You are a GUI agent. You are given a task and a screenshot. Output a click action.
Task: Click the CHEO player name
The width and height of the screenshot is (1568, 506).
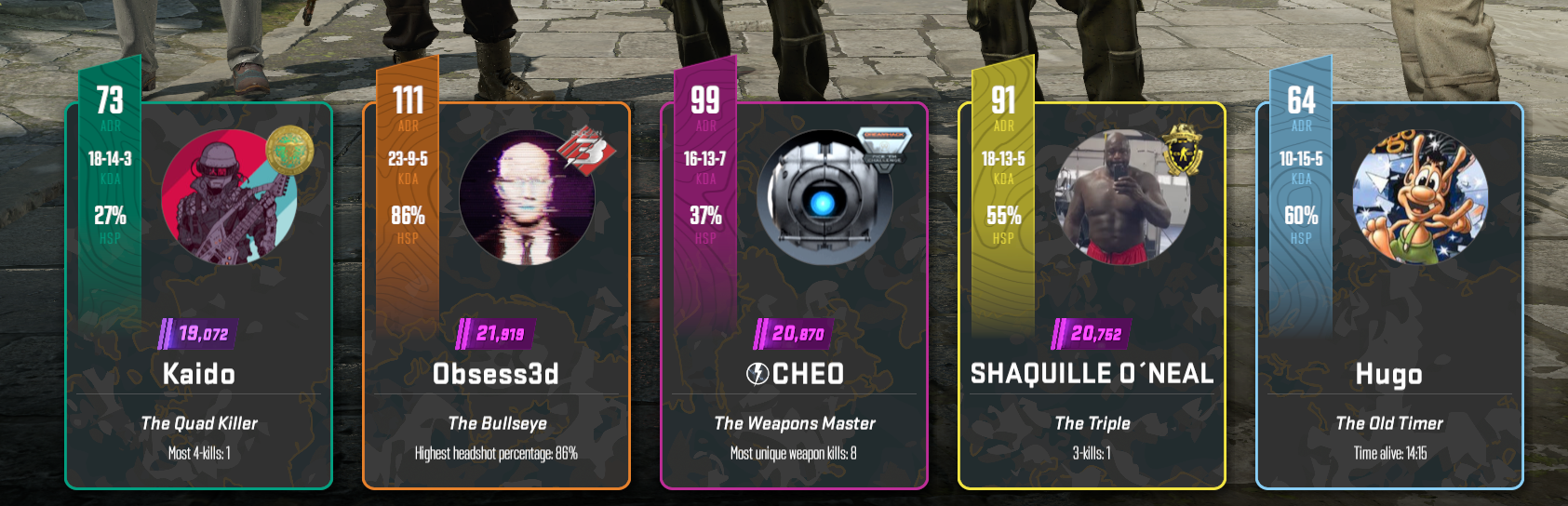[796, 374]
